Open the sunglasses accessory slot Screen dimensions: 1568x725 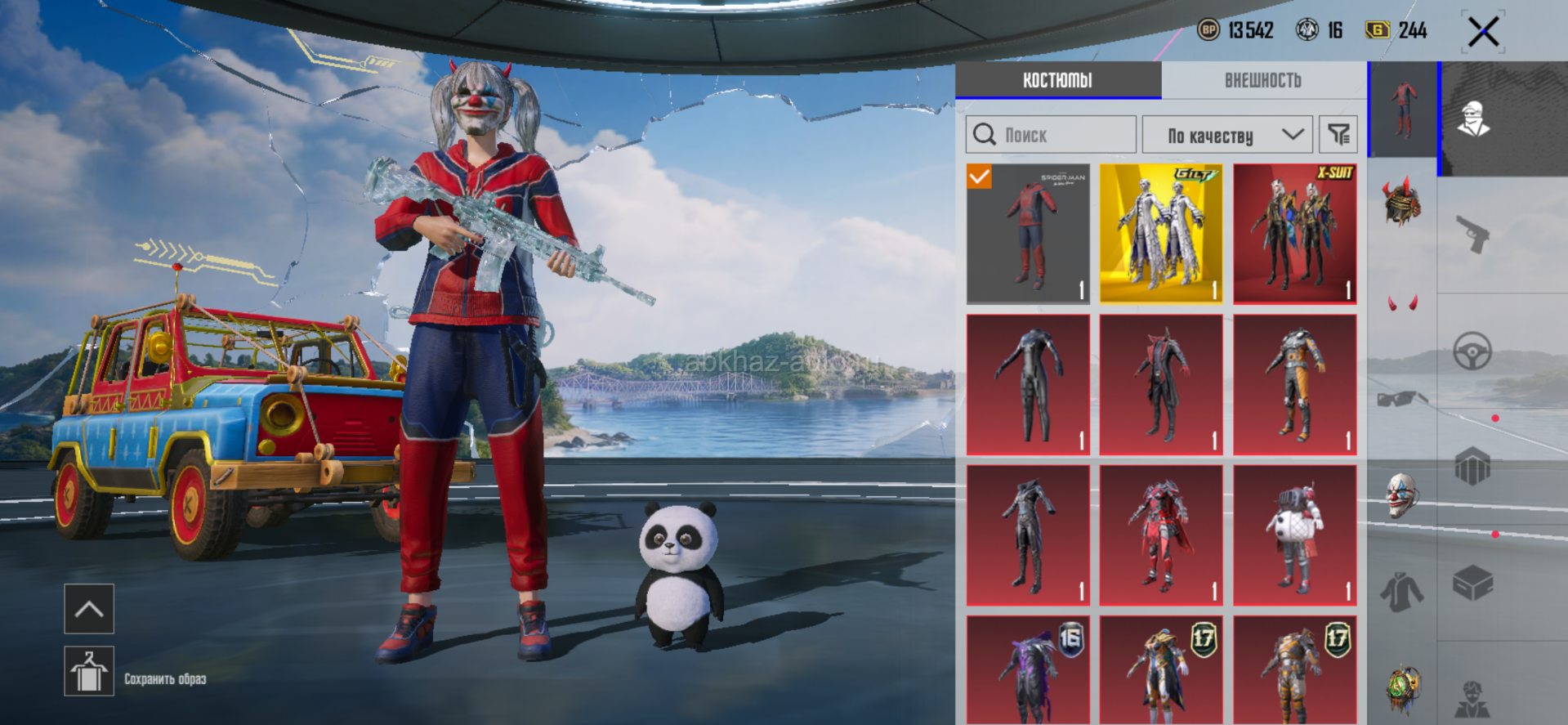[1402, 399]
